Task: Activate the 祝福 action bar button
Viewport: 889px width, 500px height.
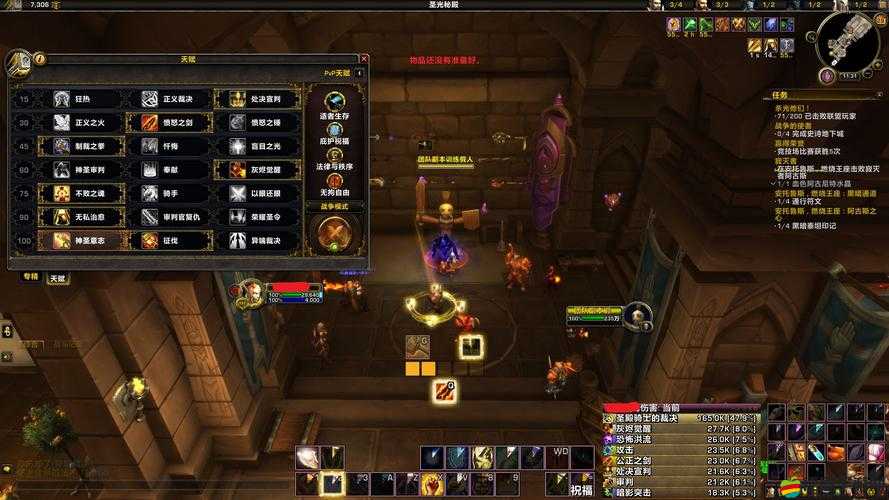Action: click(x=581, y=490)
